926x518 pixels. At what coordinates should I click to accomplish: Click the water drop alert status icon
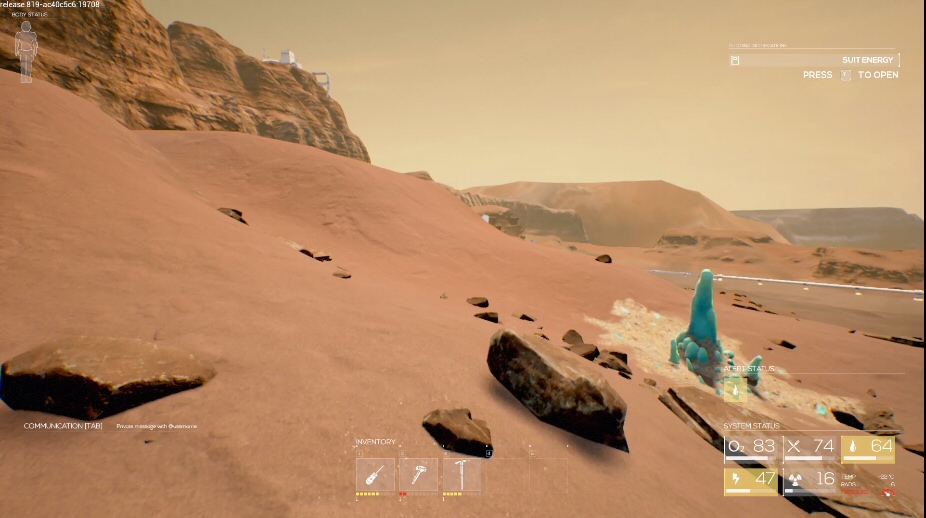point(735,390)
